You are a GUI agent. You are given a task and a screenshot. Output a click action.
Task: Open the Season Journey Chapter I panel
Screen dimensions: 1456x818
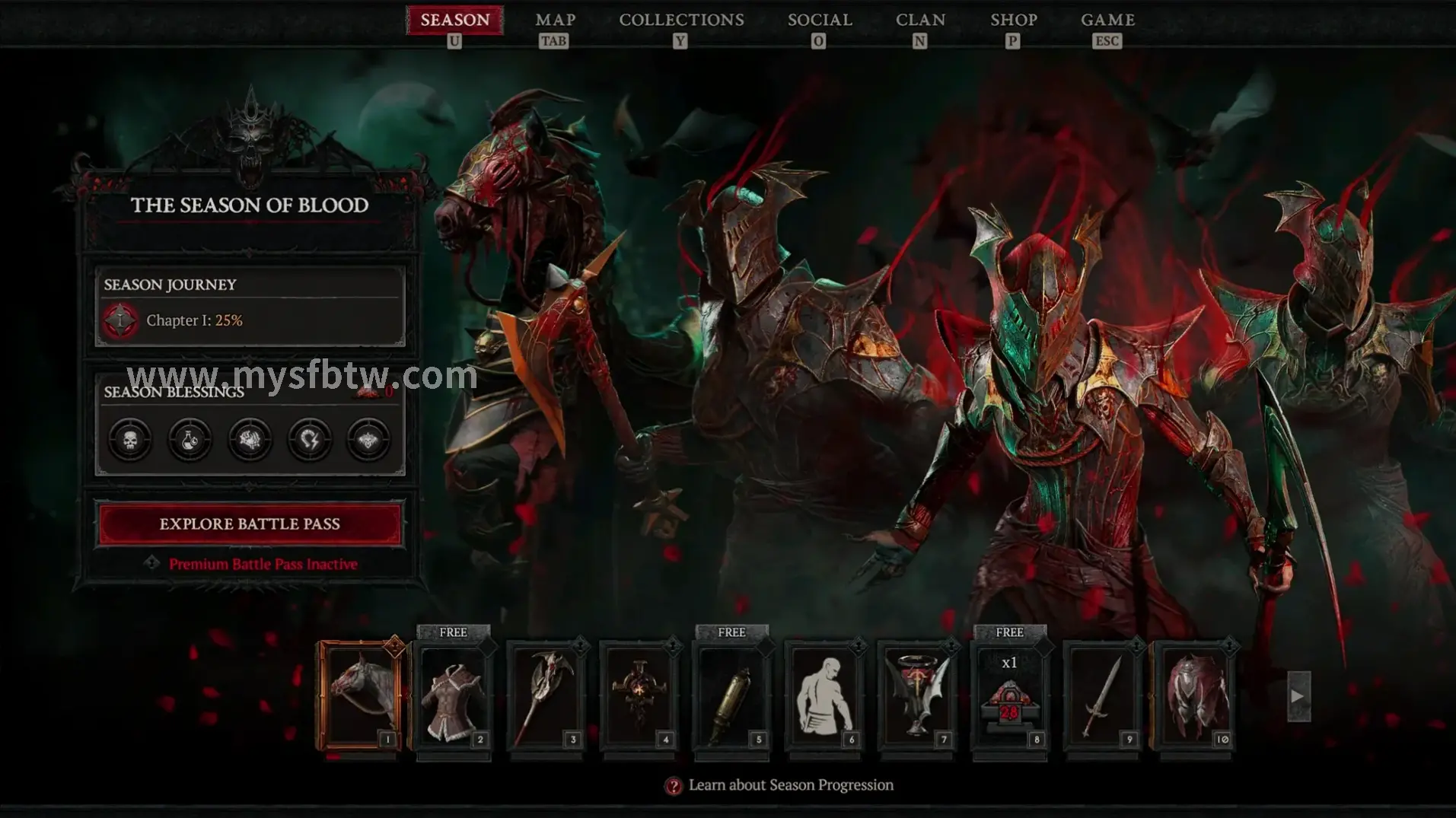click(250, 307)
